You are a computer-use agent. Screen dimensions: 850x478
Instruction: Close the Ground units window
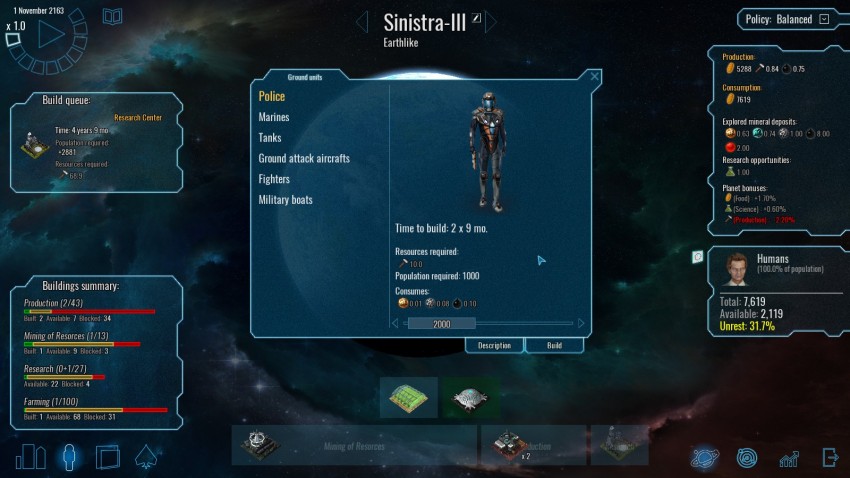[595, 76]
